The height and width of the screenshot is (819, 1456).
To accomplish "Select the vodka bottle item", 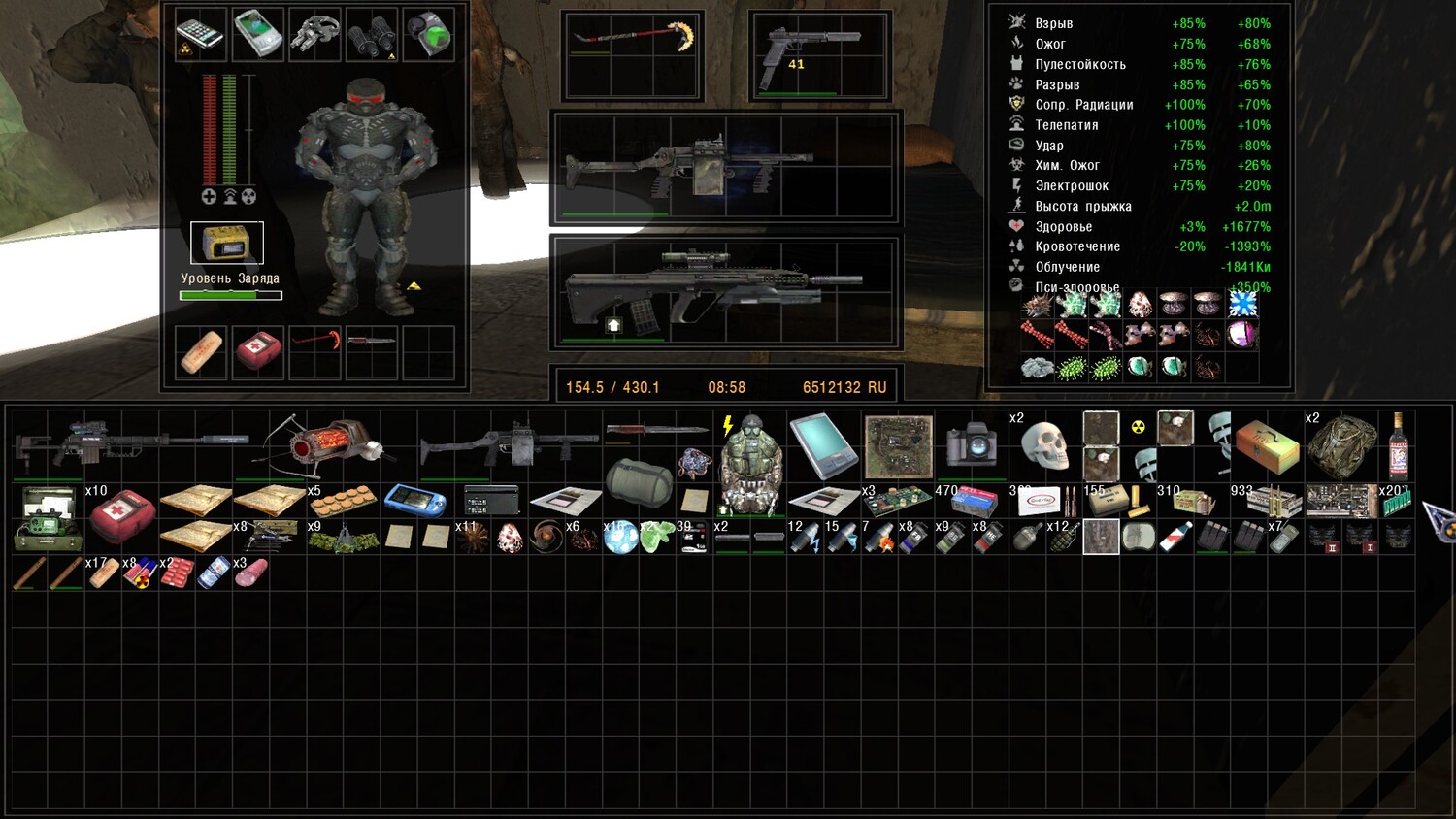I will coord(1398,445).
